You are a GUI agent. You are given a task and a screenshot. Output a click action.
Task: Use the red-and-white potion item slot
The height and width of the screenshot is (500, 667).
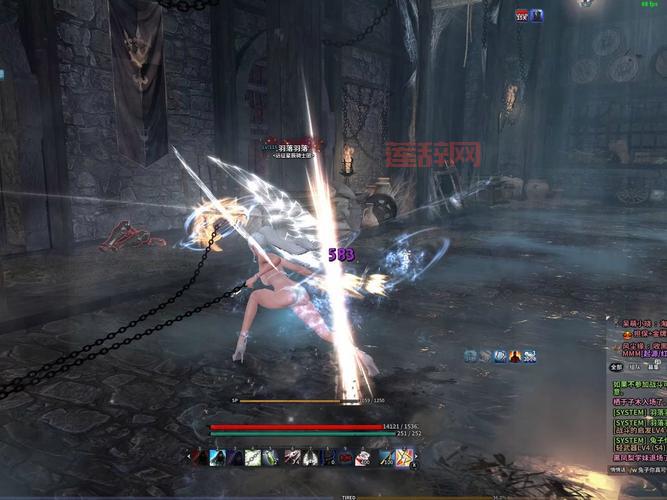click(362, 457)
